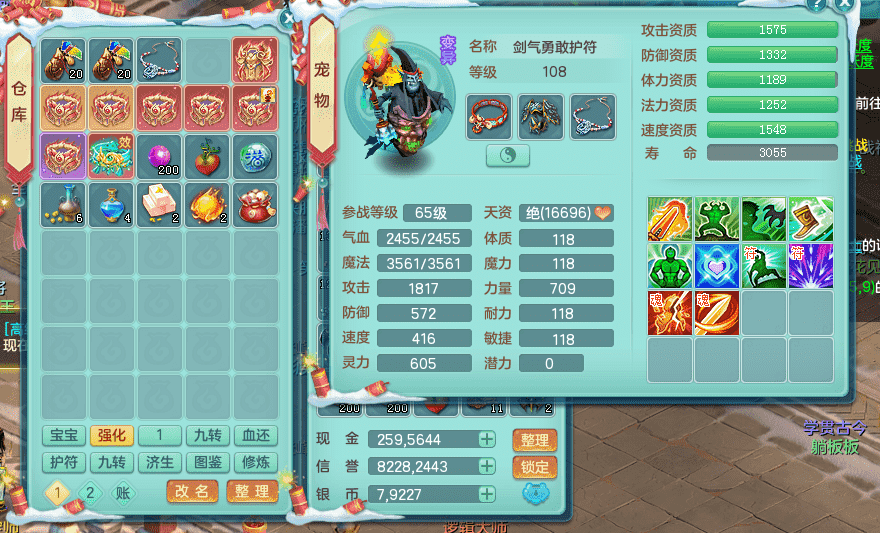Screen dimensions: 880x533
Task: Open the 宝宝 warehouse category
Action: click(x=64, y=436)
